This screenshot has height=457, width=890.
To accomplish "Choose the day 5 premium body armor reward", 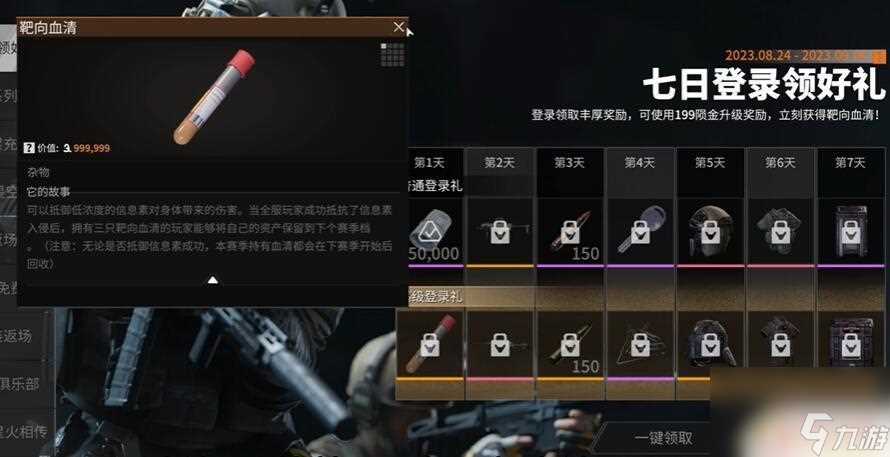I will [710, 345].
